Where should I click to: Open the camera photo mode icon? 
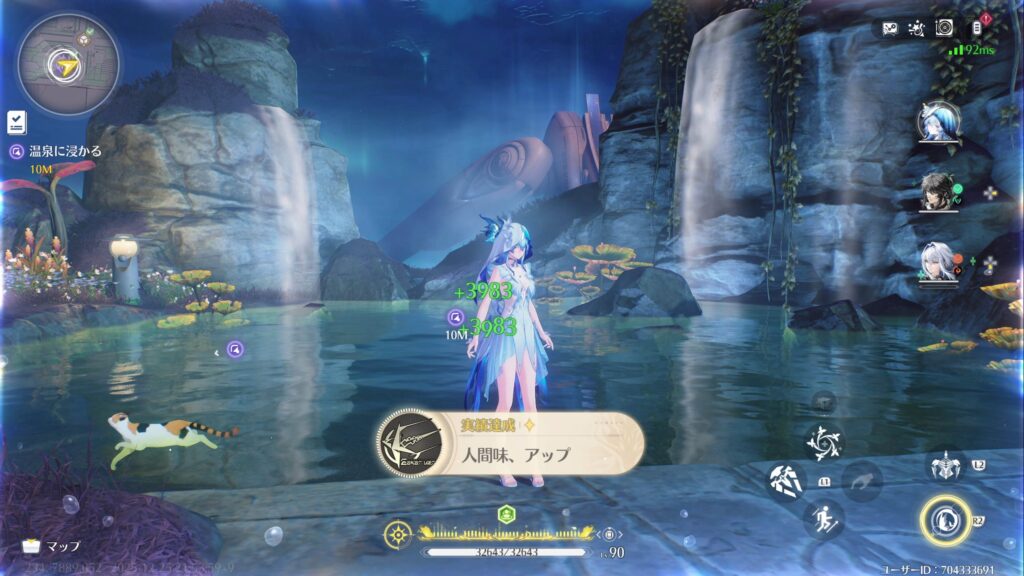coord(944,28)
